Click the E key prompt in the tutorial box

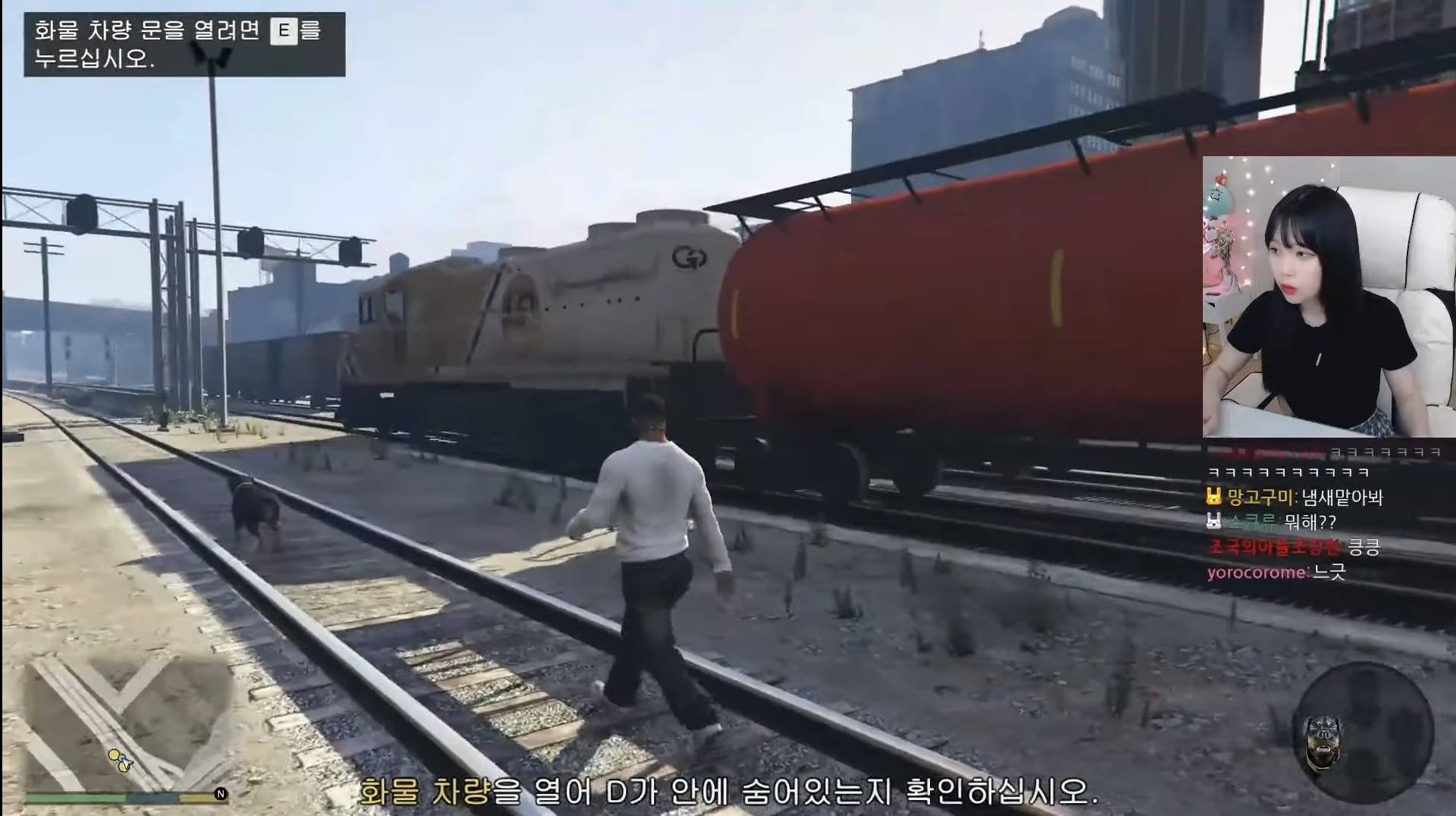tap(285, 31)
